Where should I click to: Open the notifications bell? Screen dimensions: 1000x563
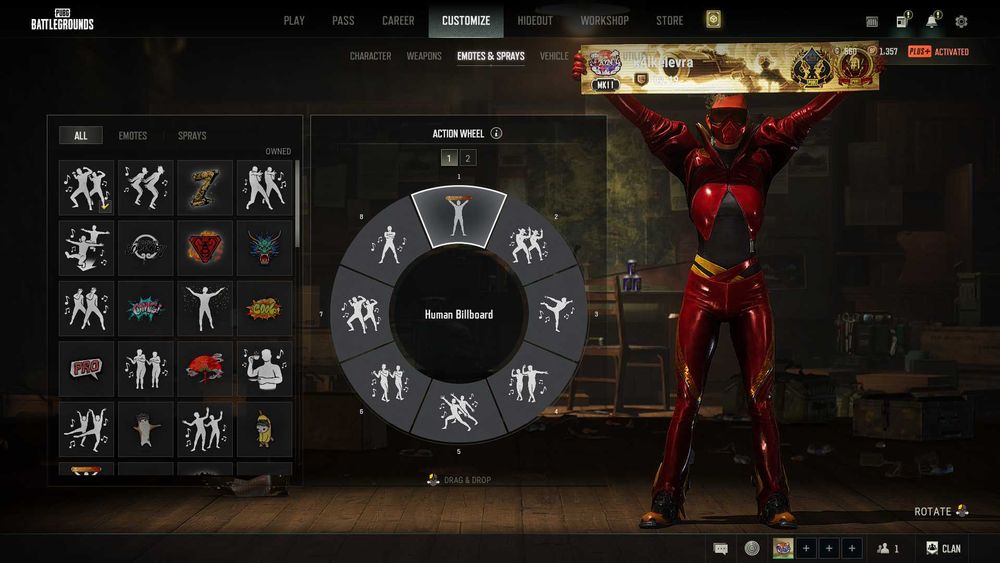tap(931, 21)
